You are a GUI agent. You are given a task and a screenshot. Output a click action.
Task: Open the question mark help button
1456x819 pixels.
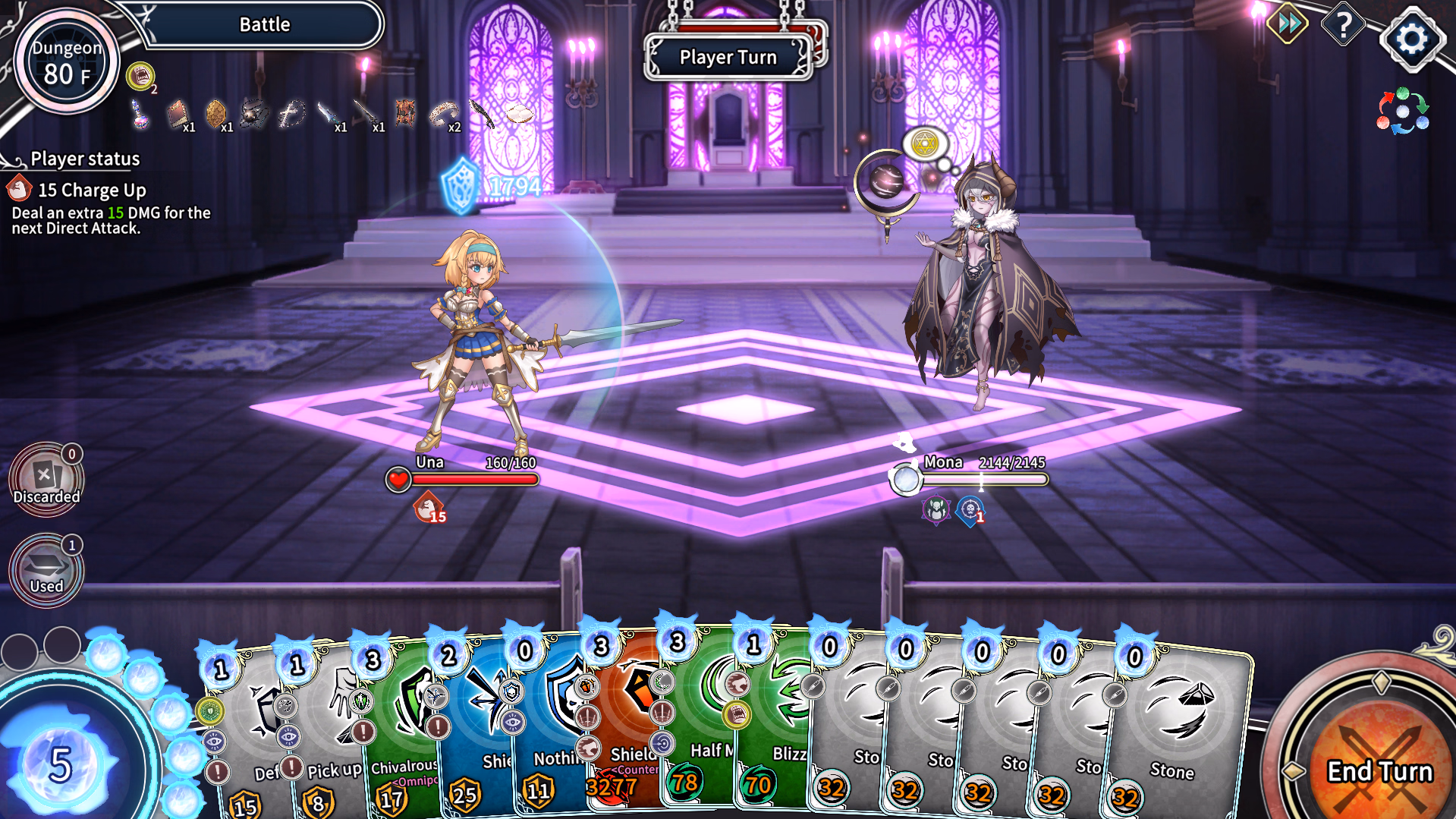(x=1343, y=26)
